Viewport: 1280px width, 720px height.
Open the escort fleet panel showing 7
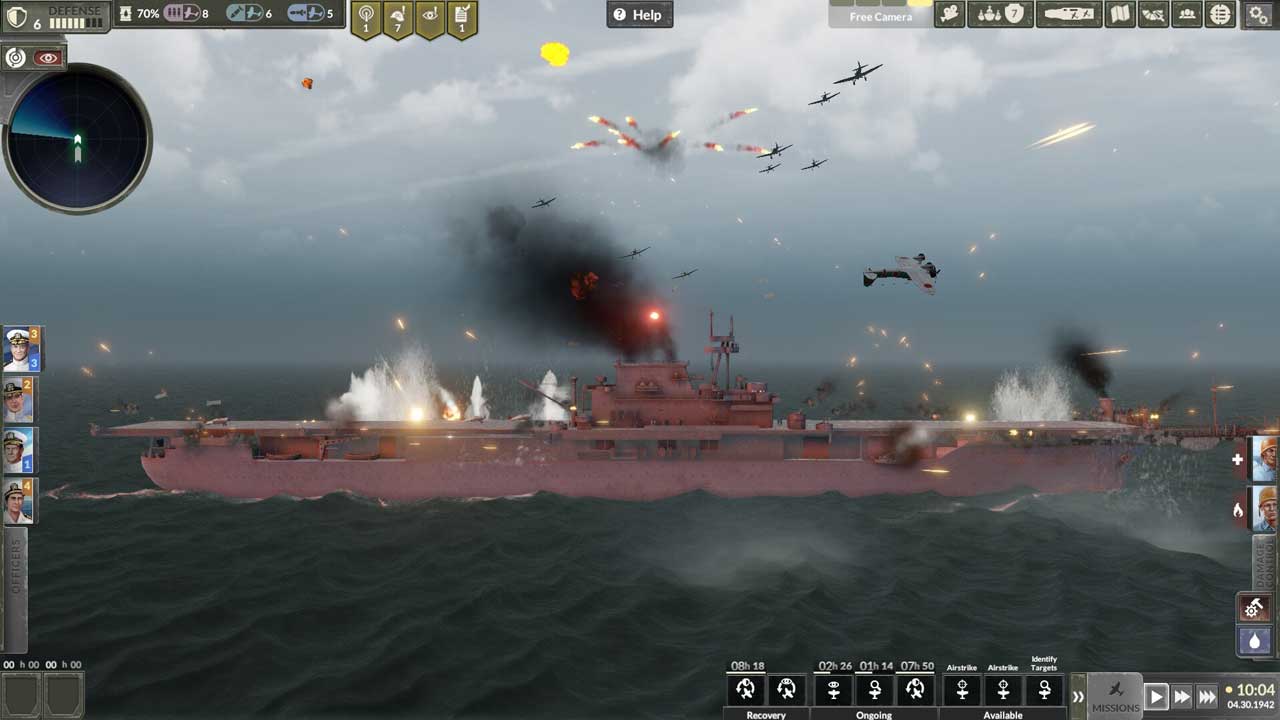point(1000,14)
